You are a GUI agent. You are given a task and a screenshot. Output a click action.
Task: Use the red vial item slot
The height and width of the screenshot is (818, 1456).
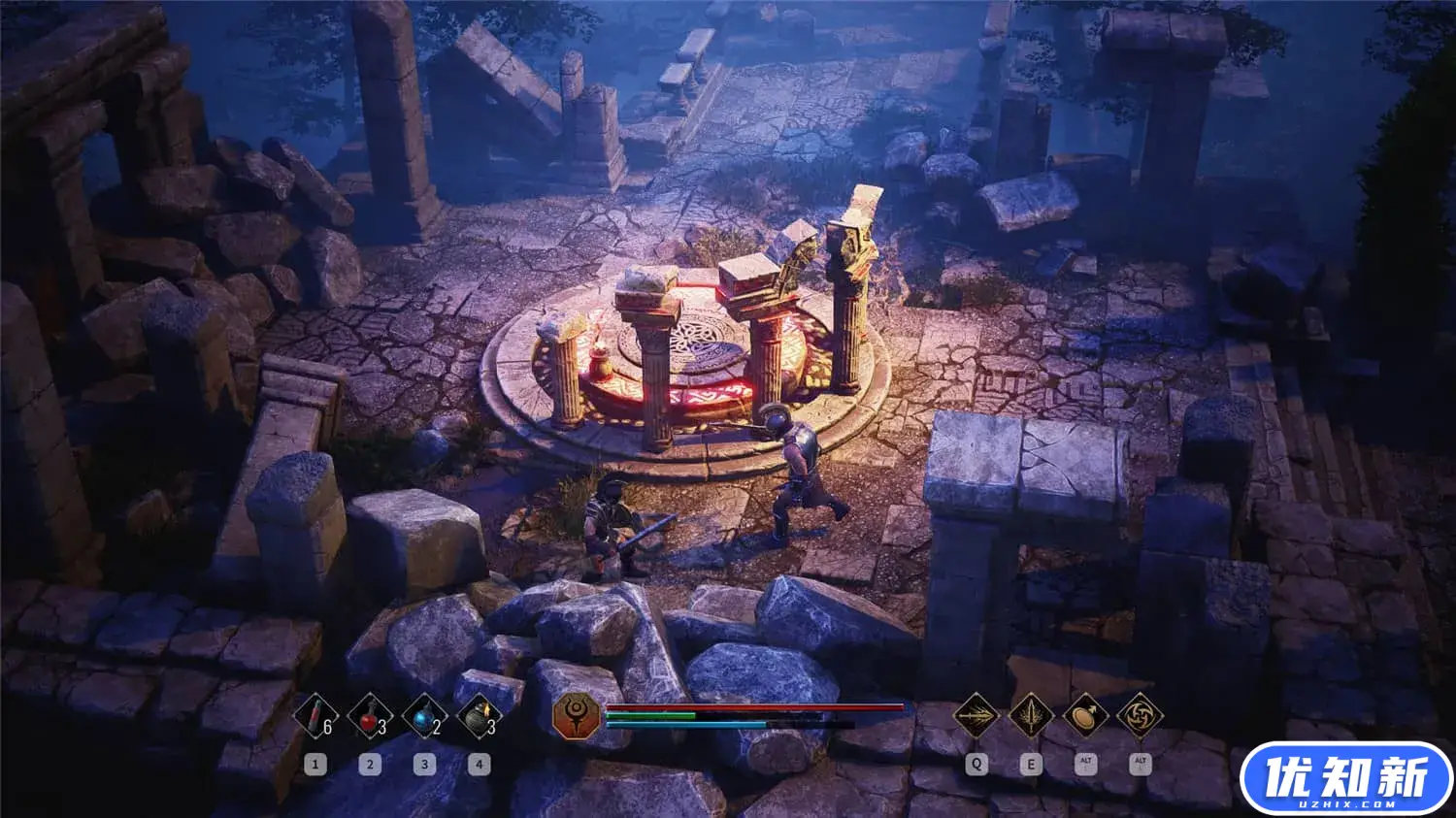[x=314, y=719]
